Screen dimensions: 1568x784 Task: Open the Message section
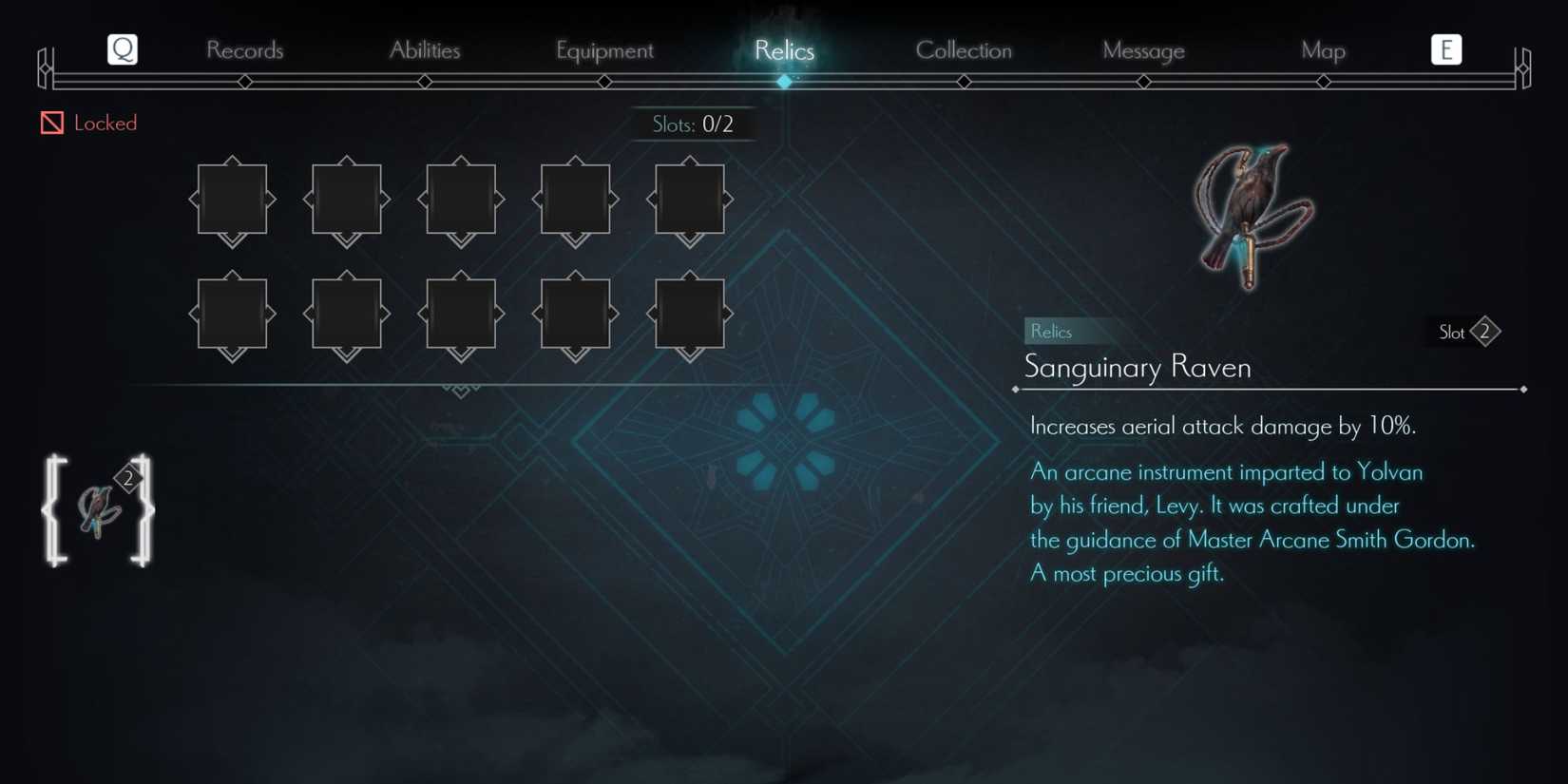click(1143, 50)
